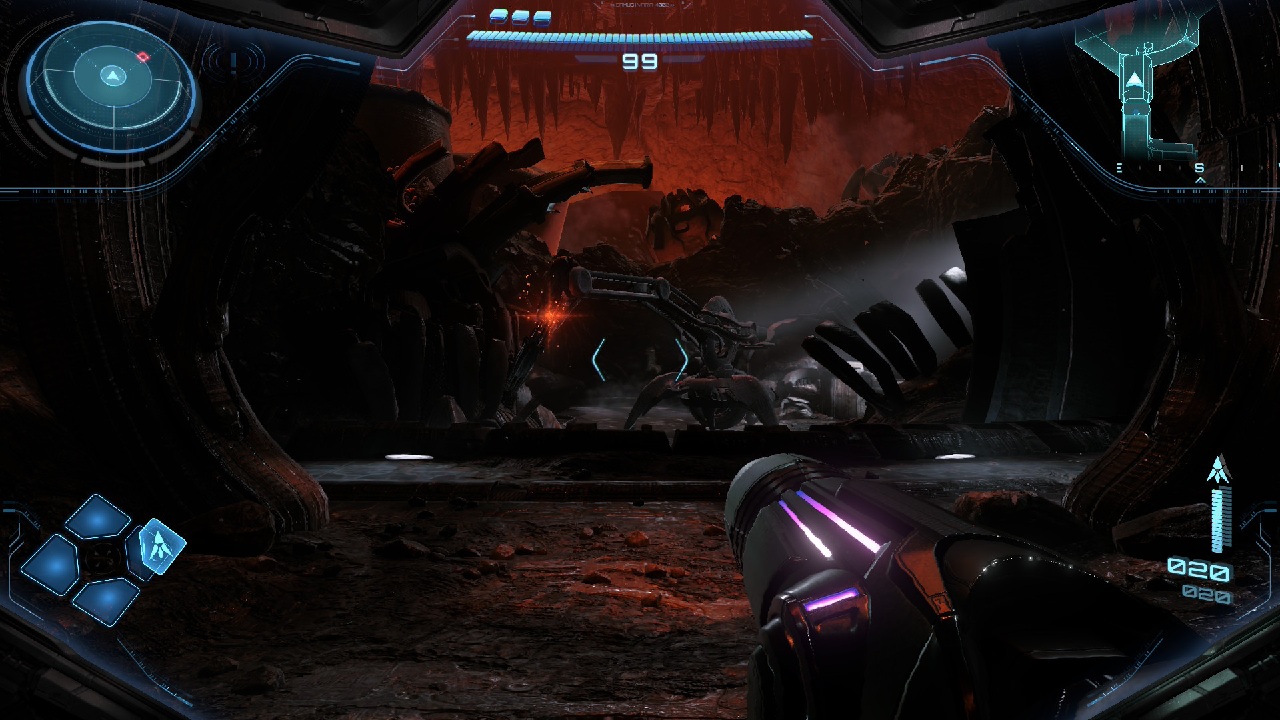Select the highlighted missile slot on the selector
This screenshot has width=1280, height=720.
160,543
